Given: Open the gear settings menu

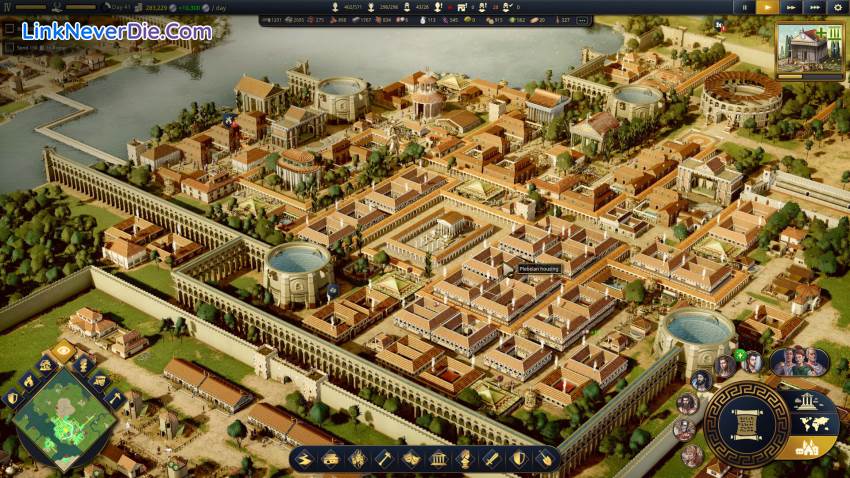Looking at the screenshot, I should (x=839, y=6).
